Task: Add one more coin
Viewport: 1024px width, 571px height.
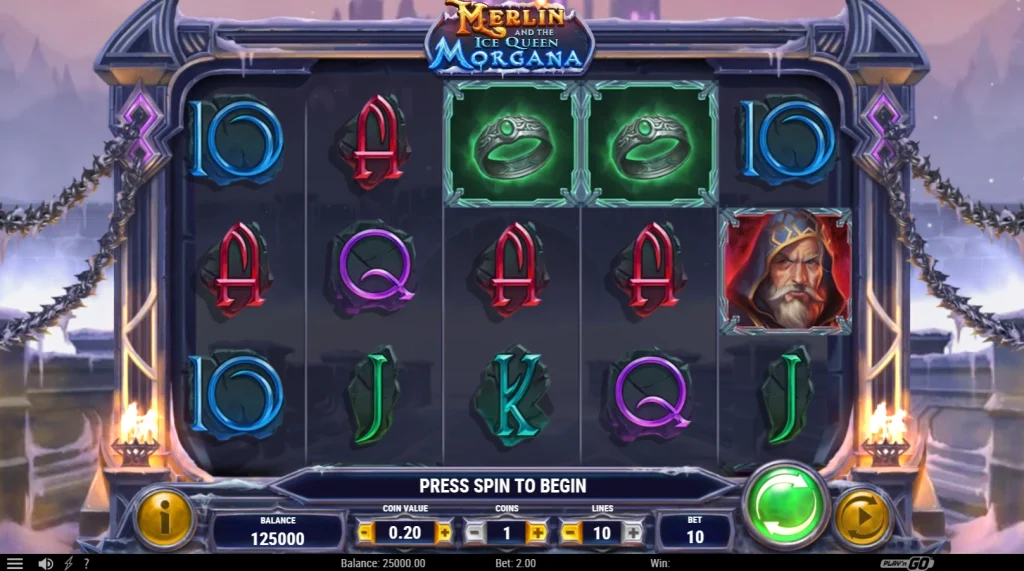Action: [537, 533]
